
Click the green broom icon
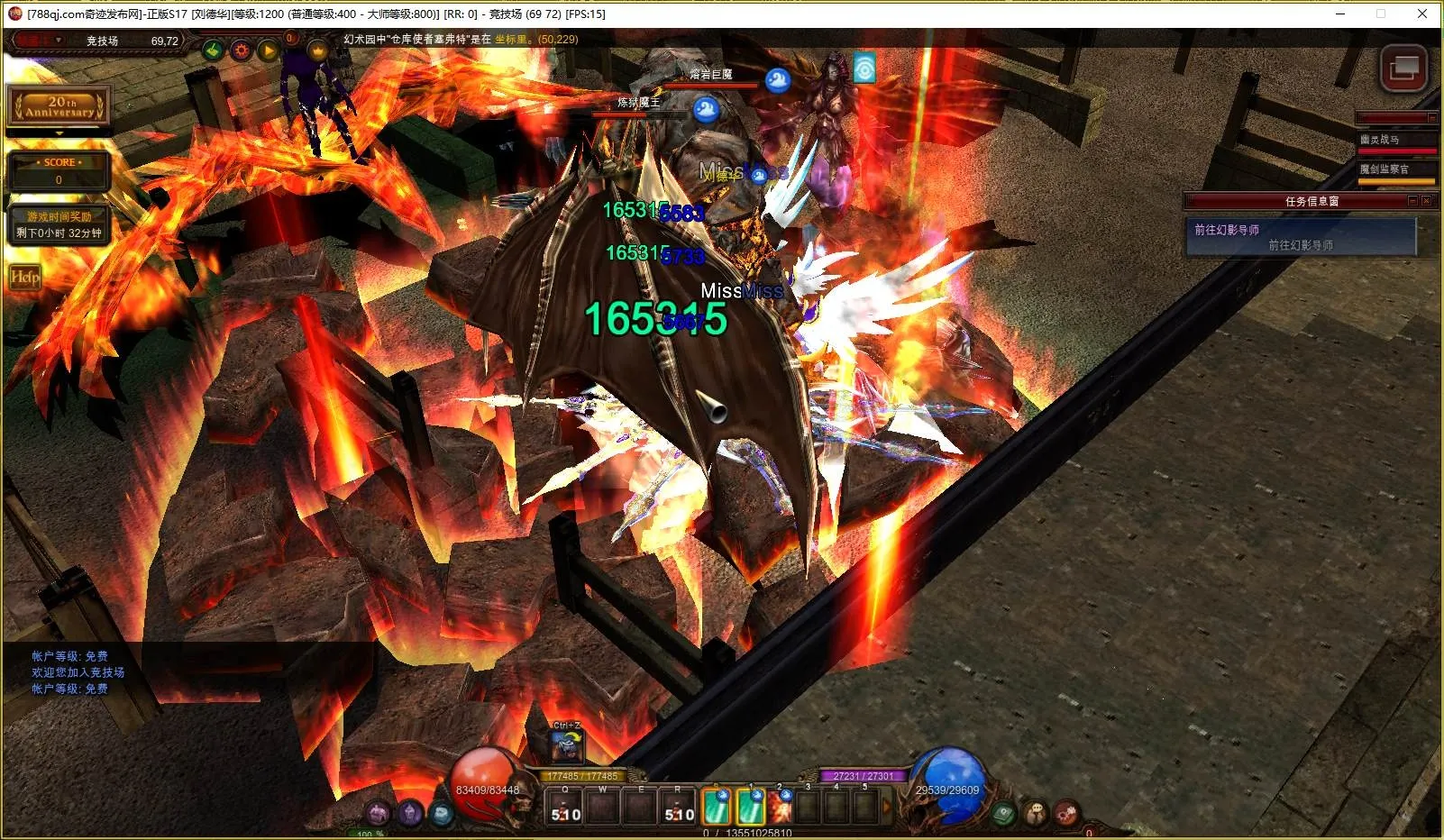214,50
